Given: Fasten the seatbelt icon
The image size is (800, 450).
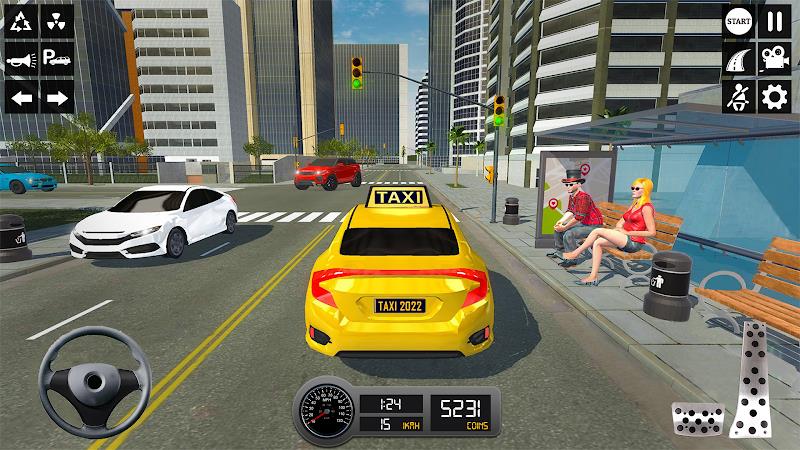Looking at the screenshot, I should [738, 97].
